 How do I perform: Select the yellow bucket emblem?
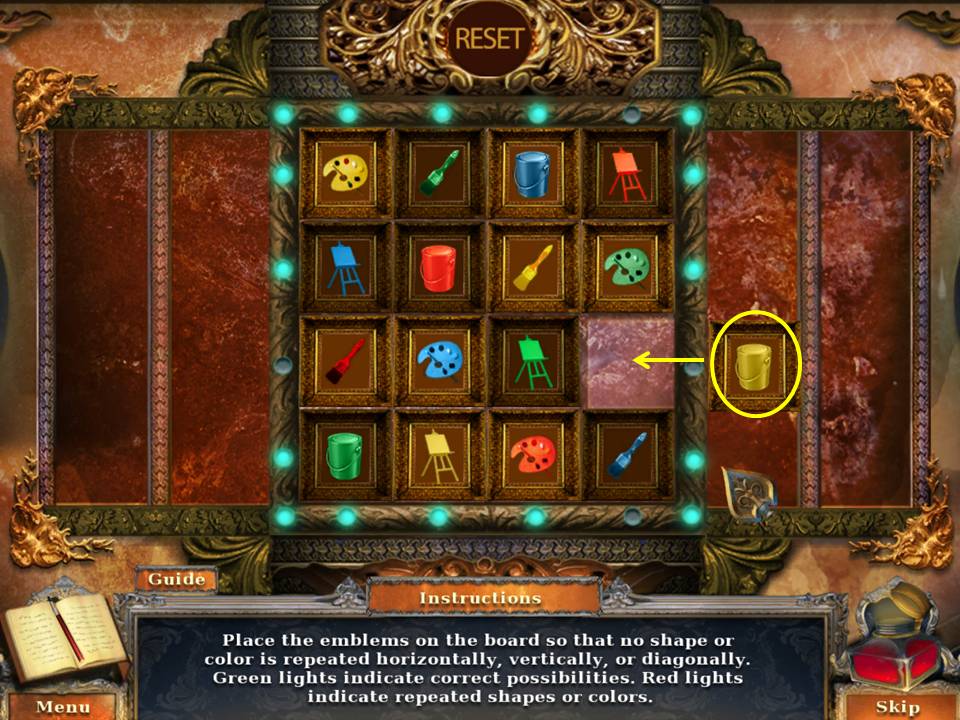click(755, 365)
